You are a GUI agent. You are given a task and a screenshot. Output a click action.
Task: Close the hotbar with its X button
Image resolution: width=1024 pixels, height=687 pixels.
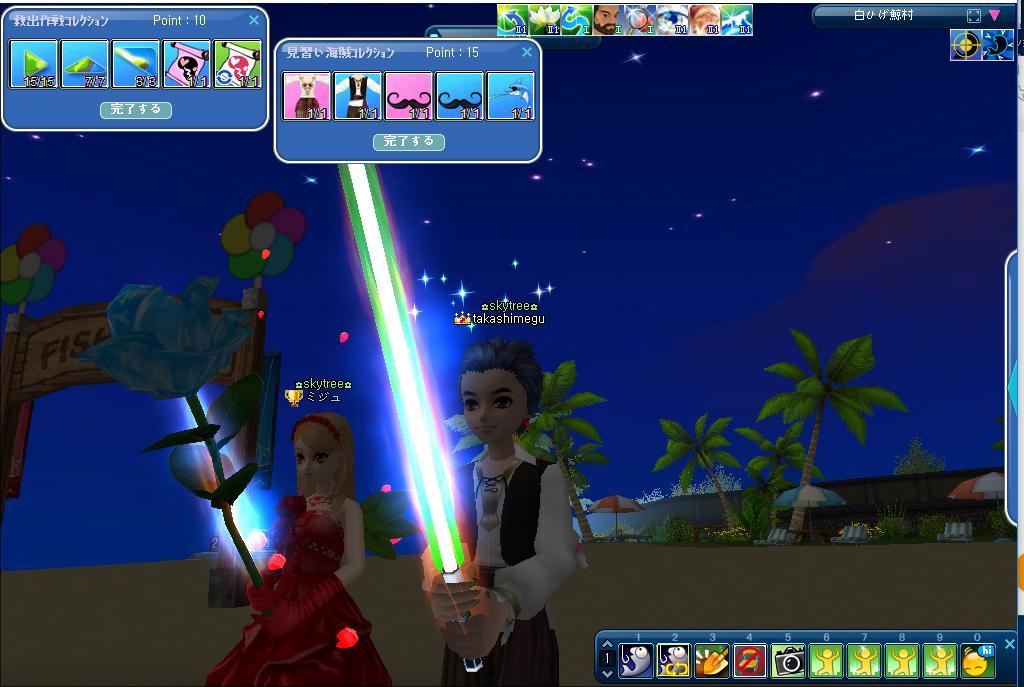click(1009, 645)
